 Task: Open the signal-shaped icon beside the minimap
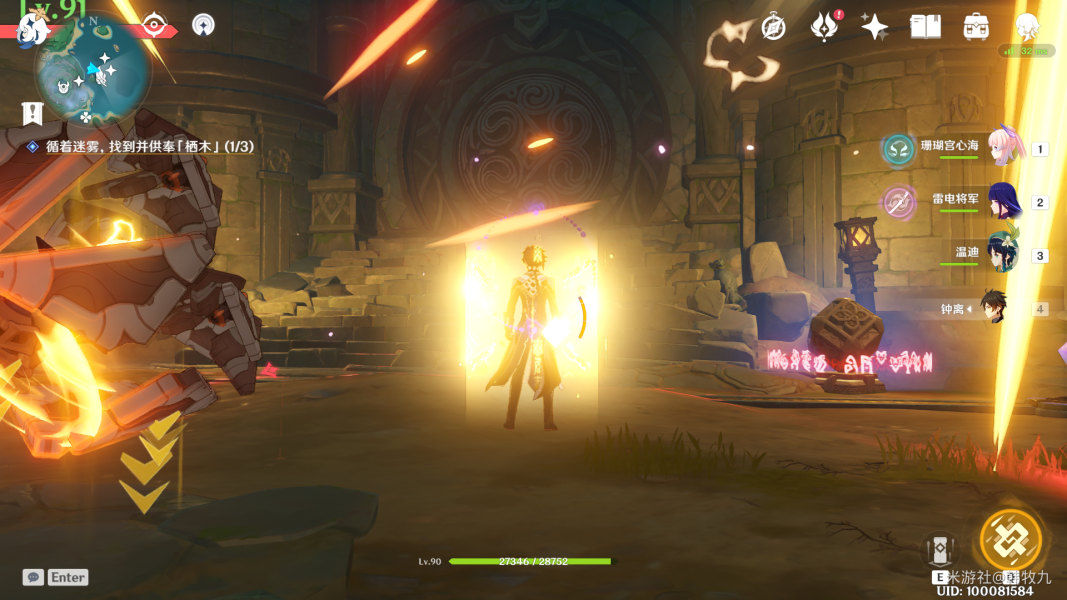[x=203, y=24]
